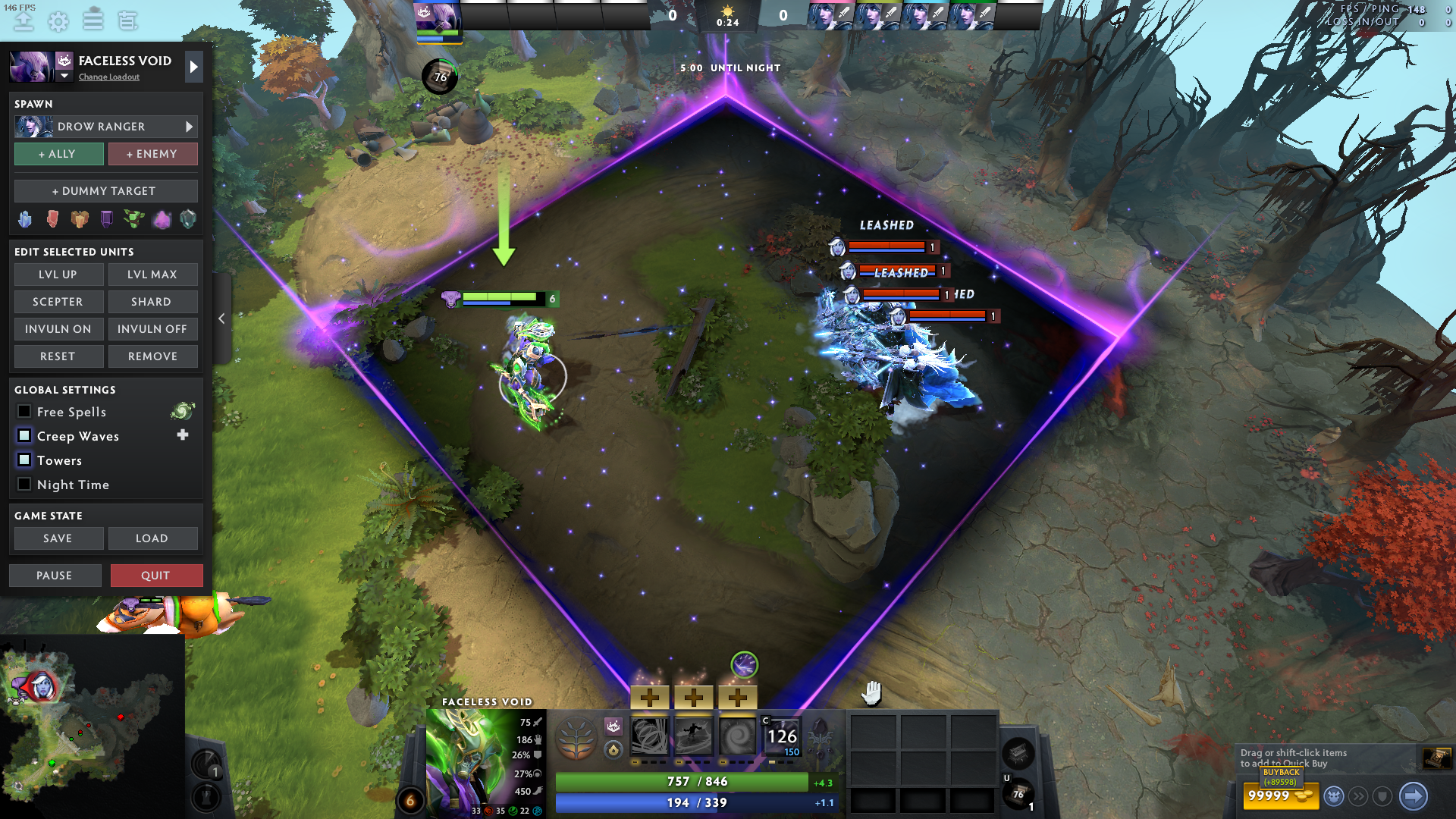Remove the selected units

(152, 356)
